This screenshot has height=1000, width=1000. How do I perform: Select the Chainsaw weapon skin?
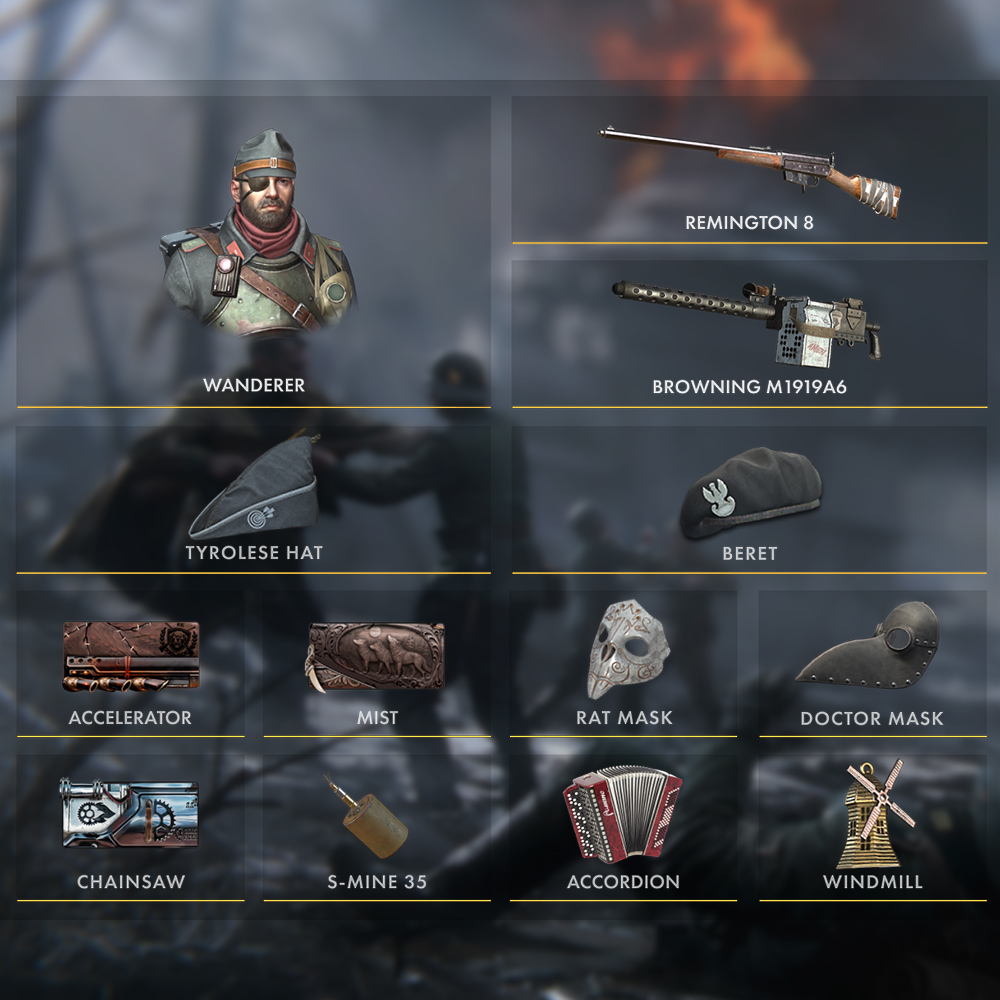tap(130, 827)
